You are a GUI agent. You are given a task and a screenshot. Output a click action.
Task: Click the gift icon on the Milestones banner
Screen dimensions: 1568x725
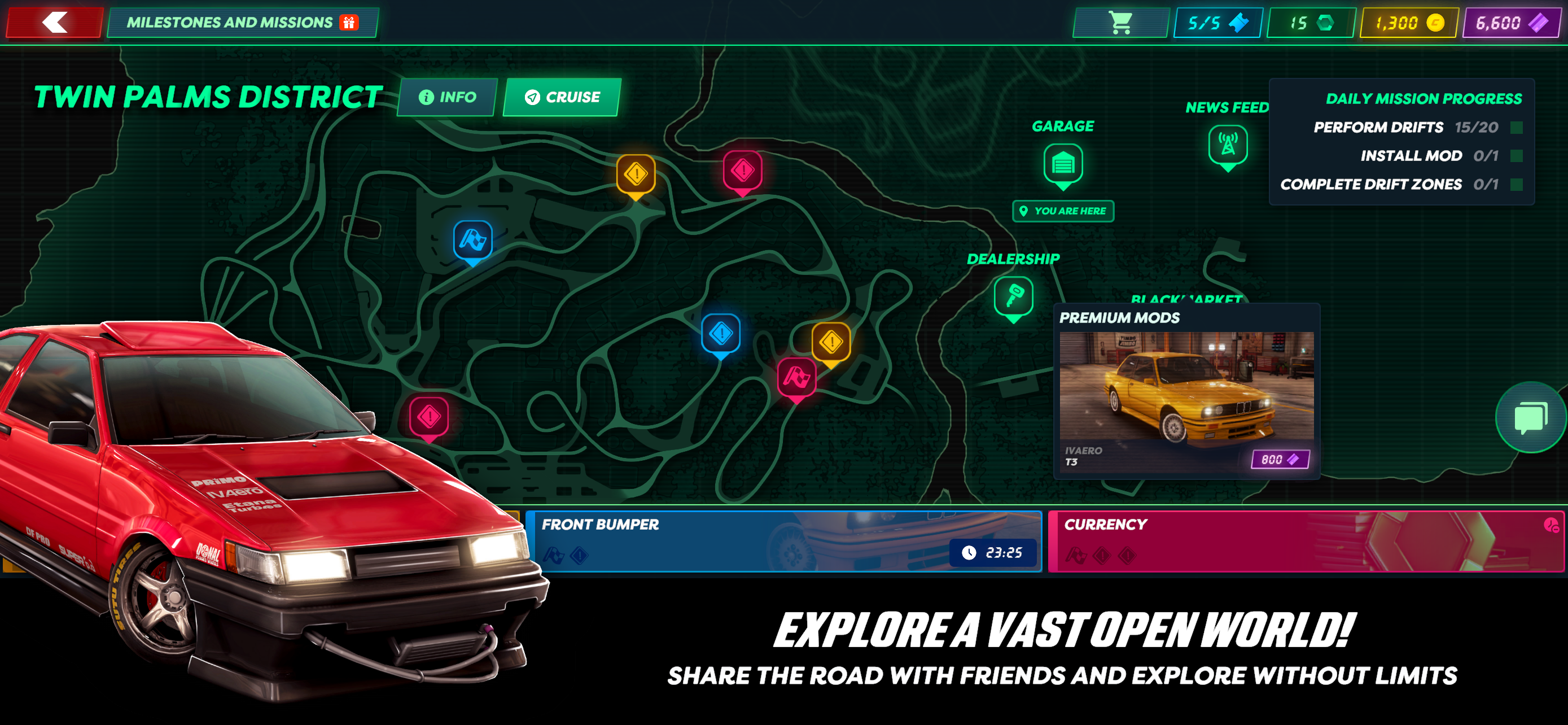click(348, 23)
